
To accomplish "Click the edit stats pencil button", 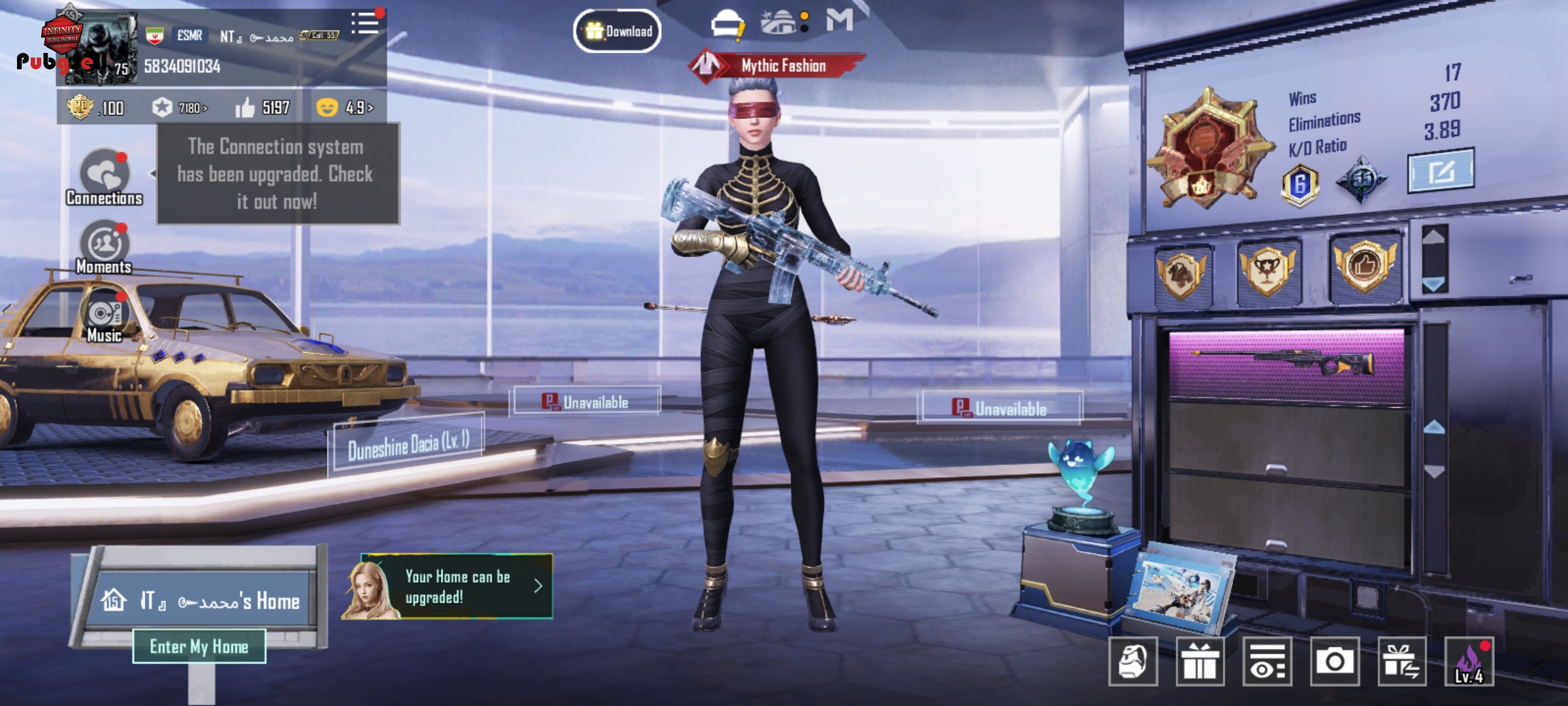I will pos(1441,171).
